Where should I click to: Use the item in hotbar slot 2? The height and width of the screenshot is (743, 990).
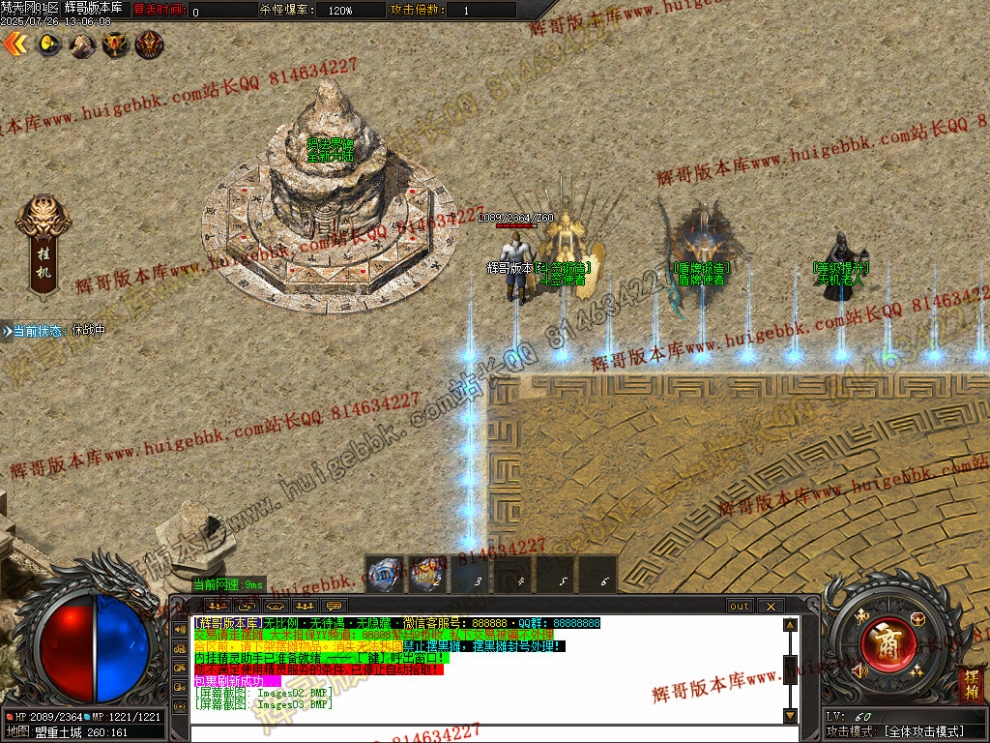click(430, 575)
